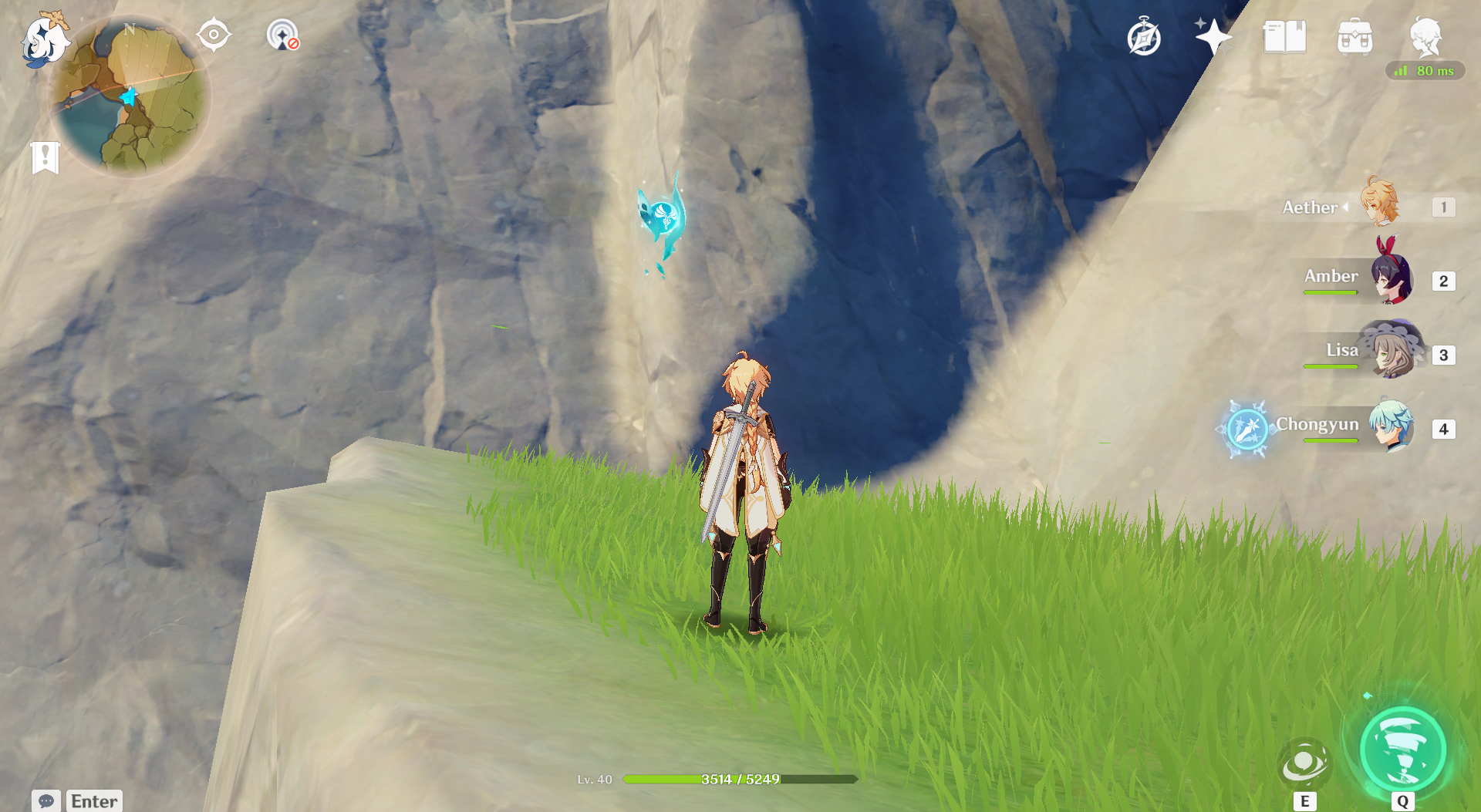Open the open-book handbook icon
Screen dimensions: 1481x812
coord(1284,37)
